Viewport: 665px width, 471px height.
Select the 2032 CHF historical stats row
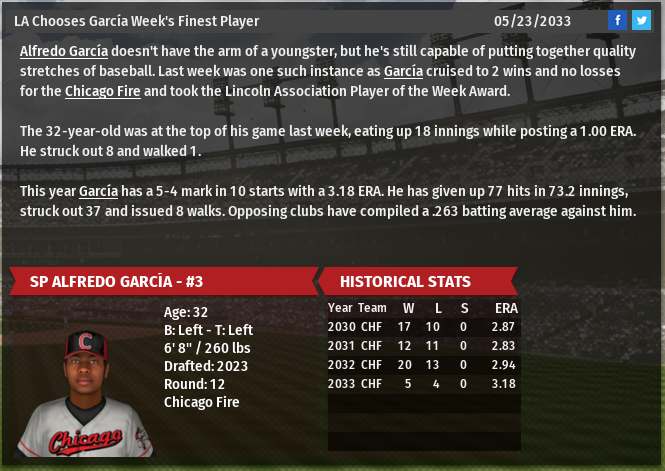click(x=423, y=365)
